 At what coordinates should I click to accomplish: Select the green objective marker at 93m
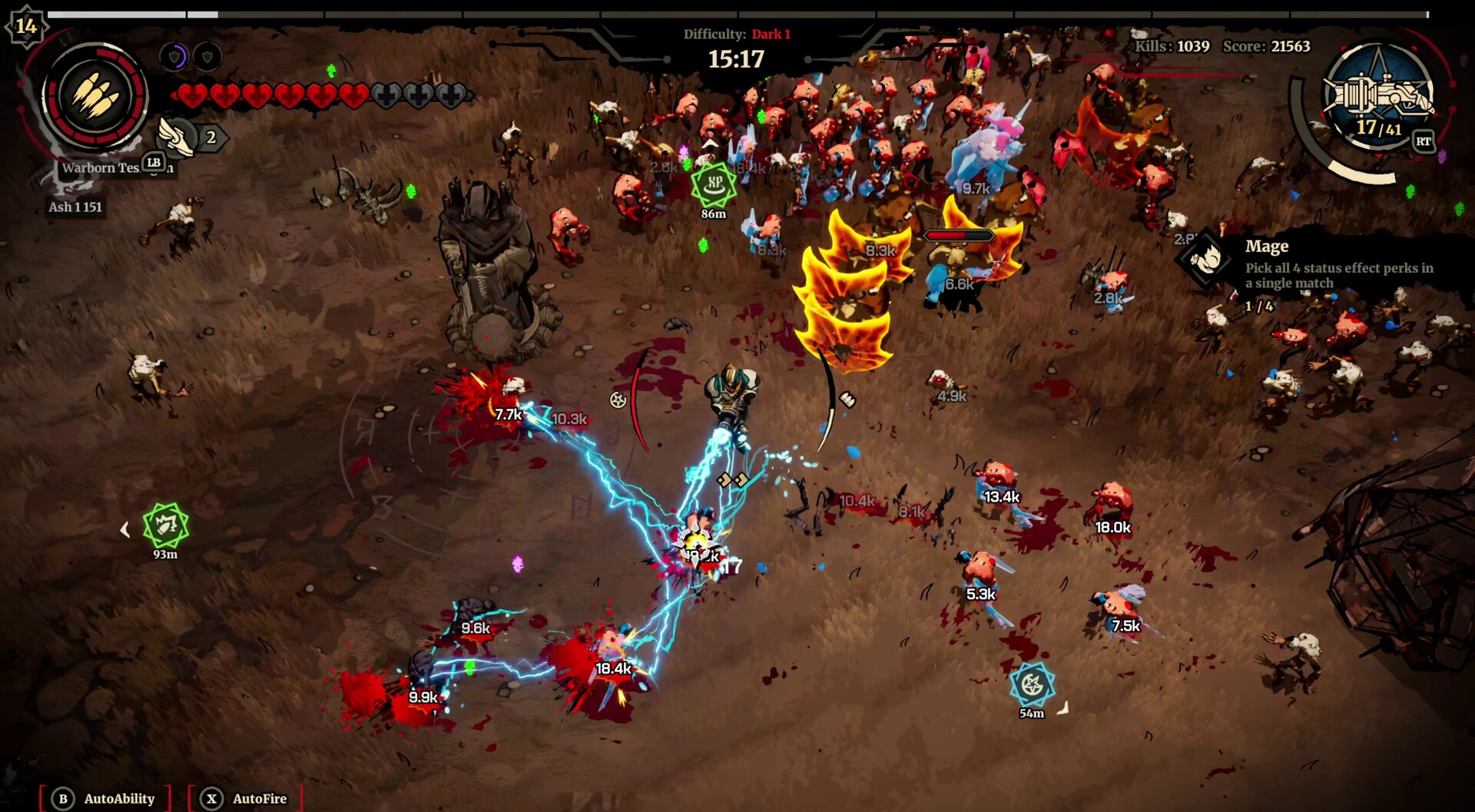click(x=165, y=525)
